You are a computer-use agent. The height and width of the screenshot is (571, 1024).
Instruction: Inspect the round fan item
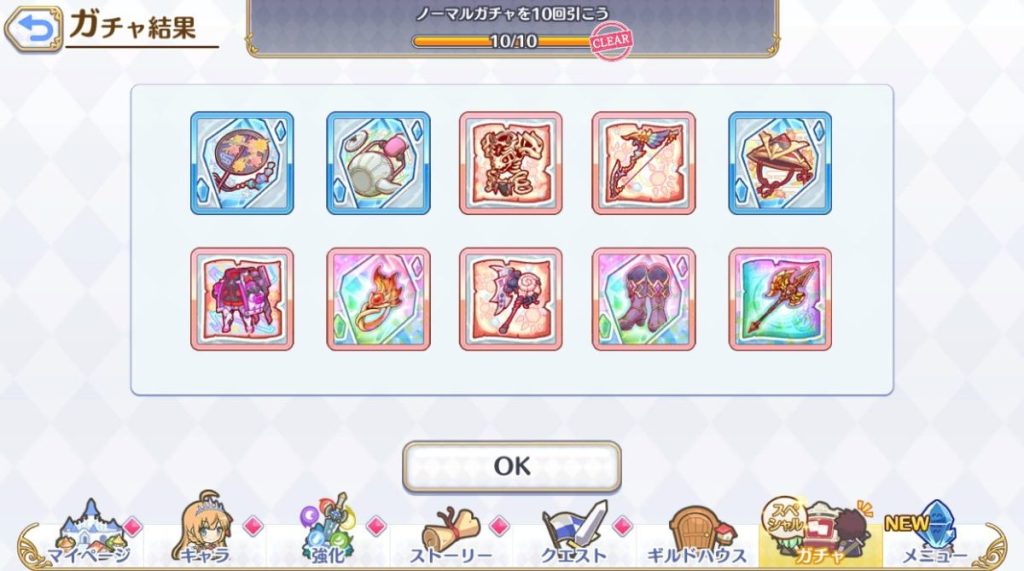(x=242, y=162)
